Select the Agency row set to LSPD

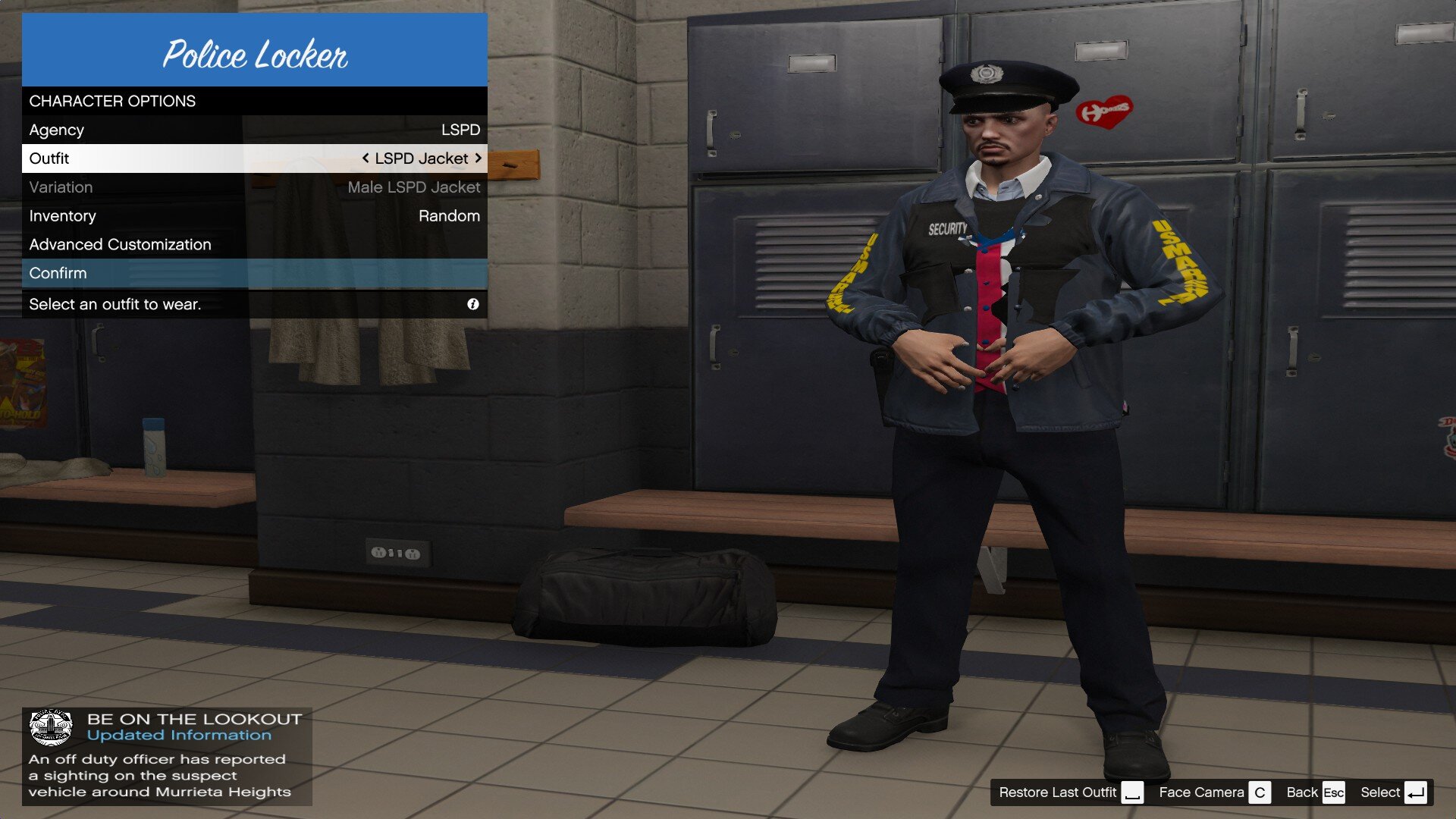coord(254,130)
